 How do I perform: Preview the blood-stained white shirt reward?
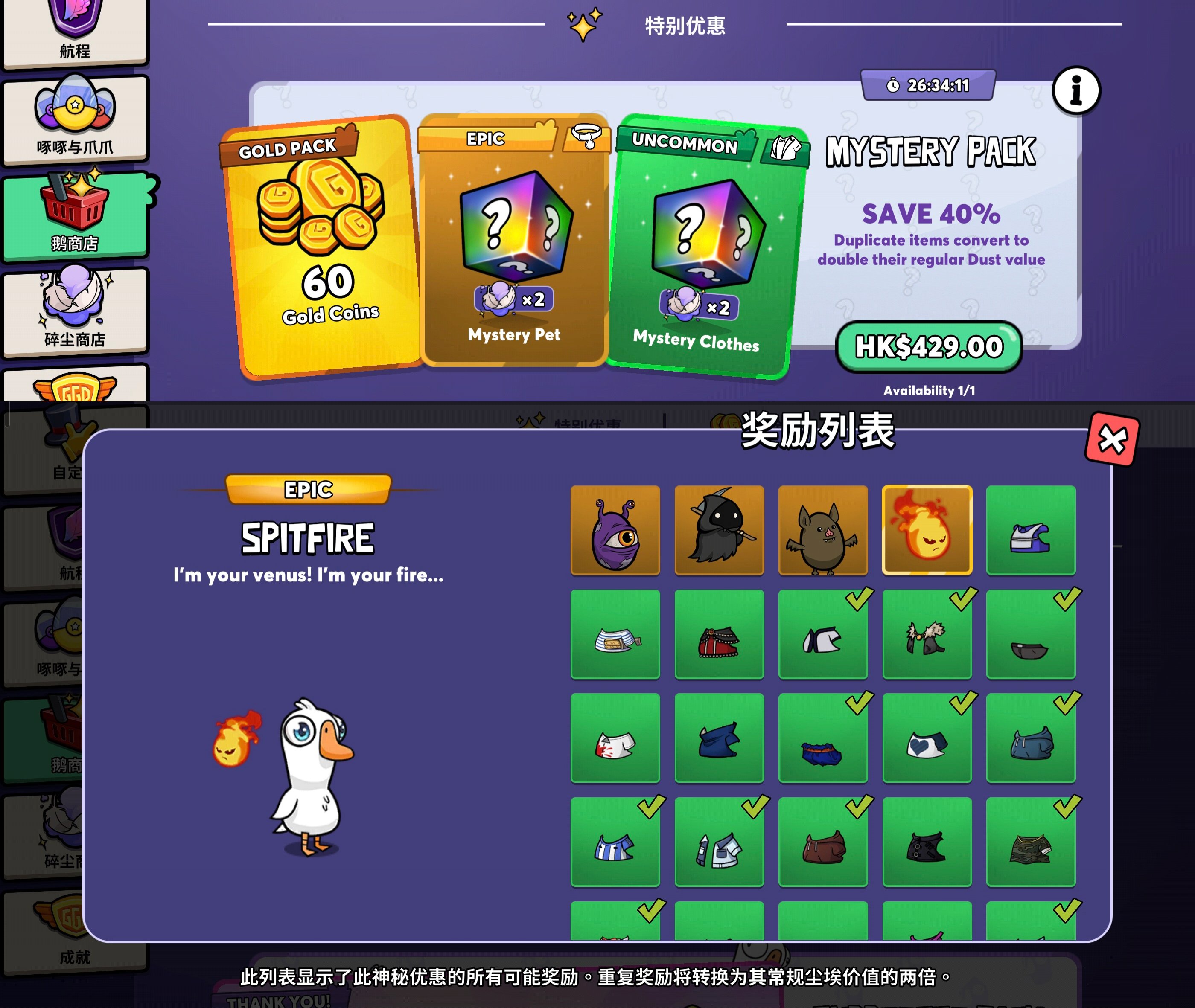coord(615,738)
